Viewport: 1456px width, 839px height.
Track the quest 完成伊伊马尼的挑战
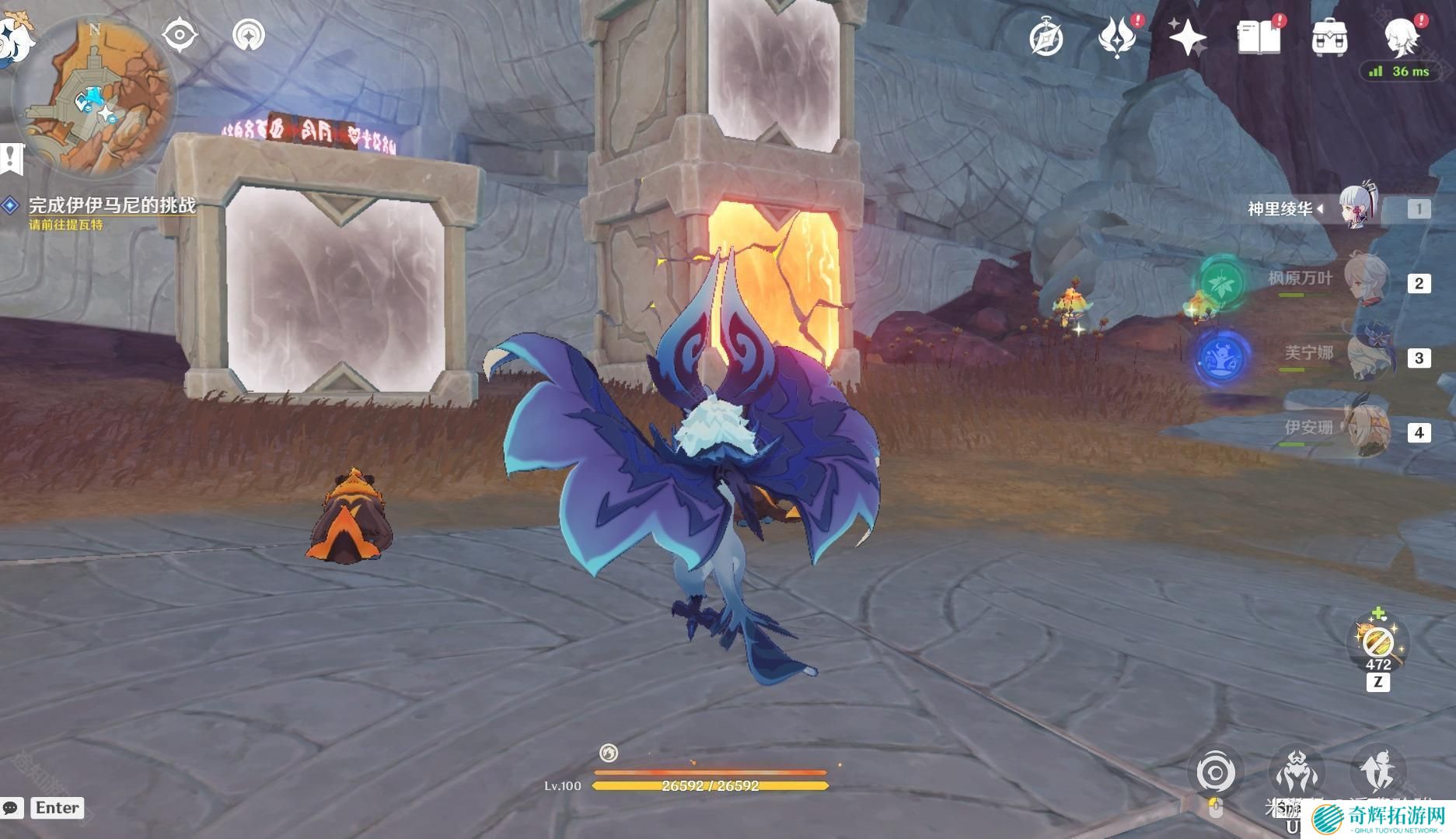point(112,205)
